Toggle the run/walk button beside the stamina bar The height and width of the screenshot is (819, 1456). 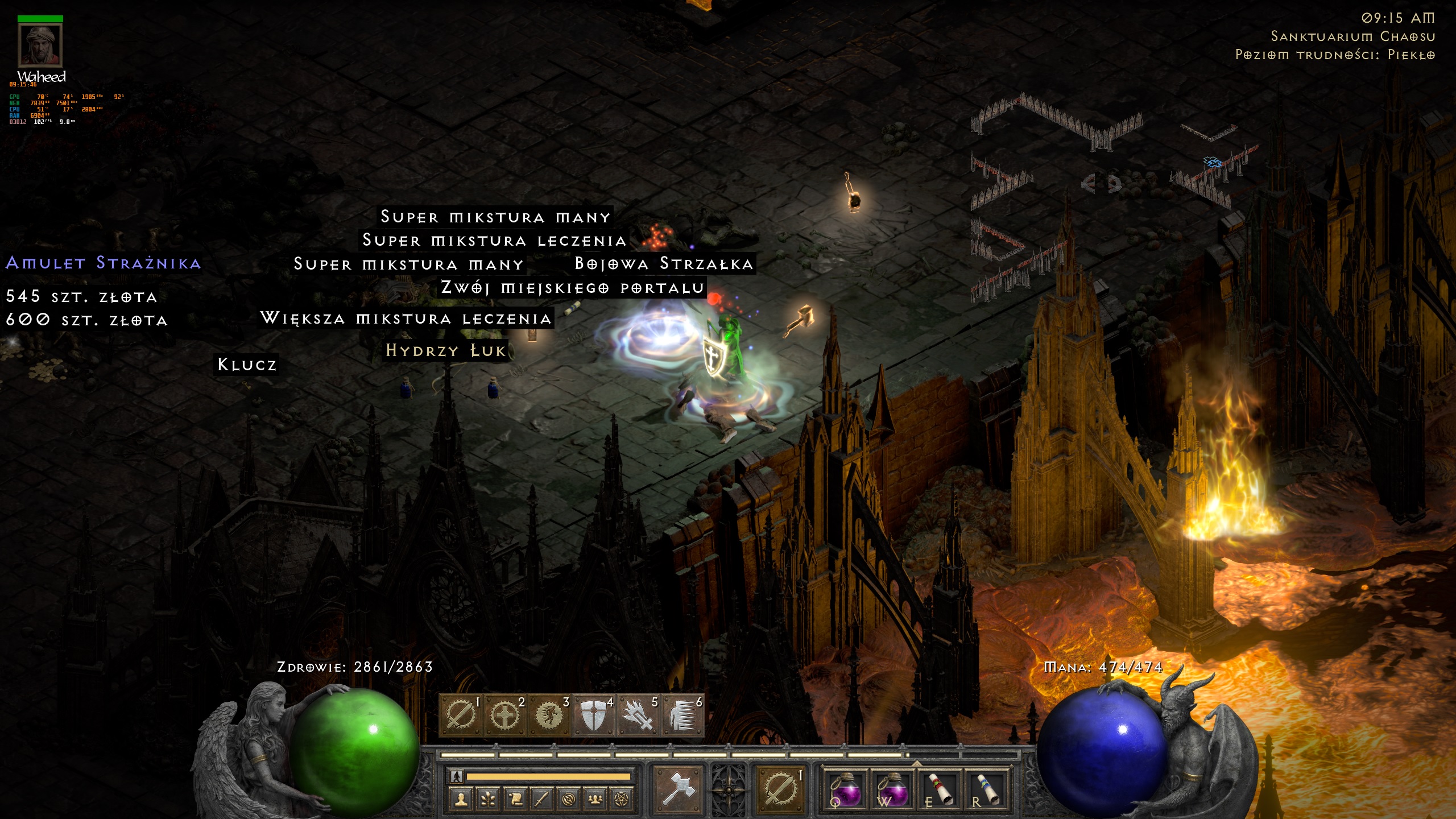pos(457,776)
